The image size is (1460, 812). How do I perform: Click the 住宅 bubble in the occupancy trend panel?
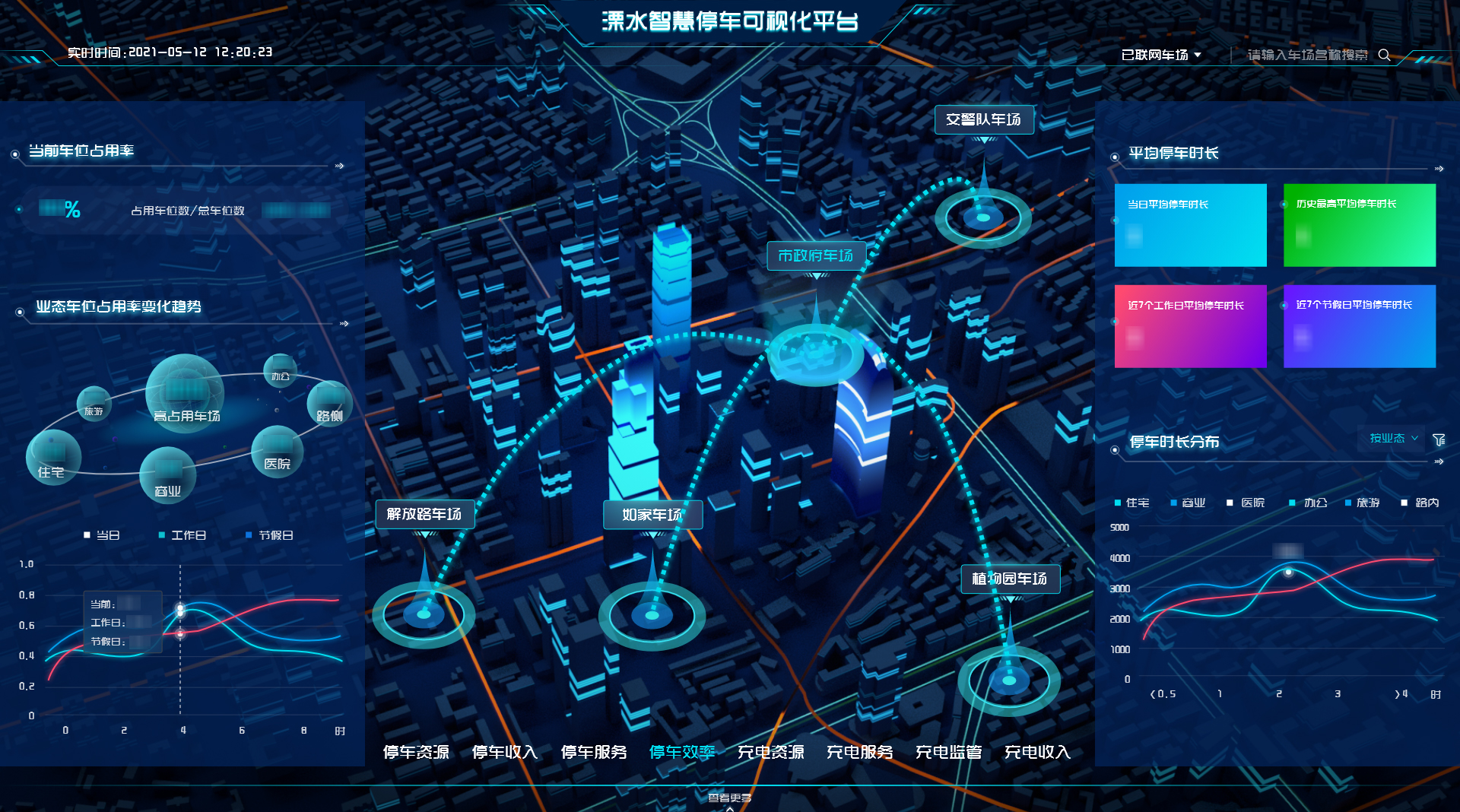click(x=53, y=457)
